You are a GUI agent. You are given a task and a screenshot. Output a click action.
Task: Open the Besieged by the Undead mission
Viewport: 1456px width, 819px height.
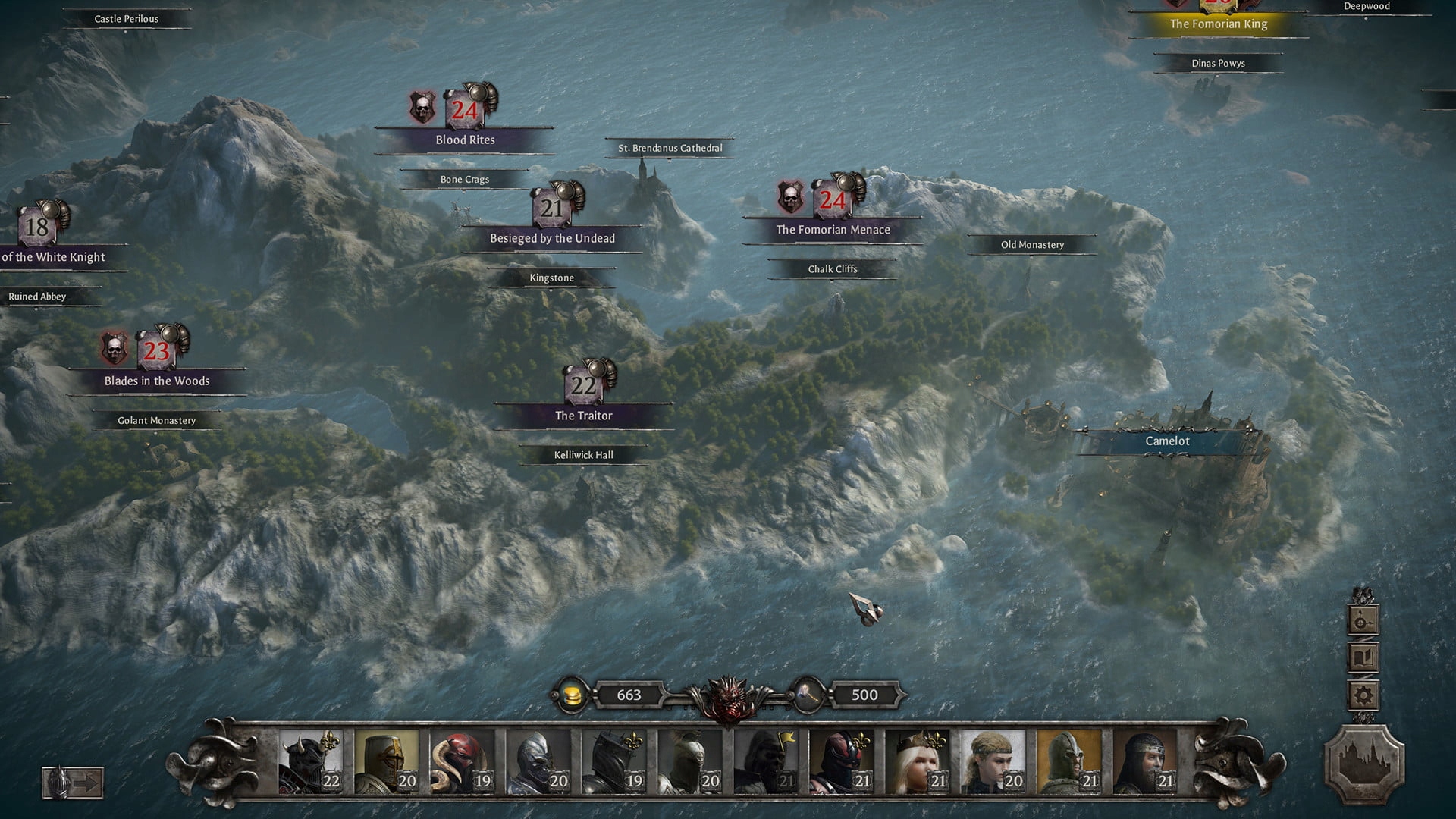click(x=552, y=237)
